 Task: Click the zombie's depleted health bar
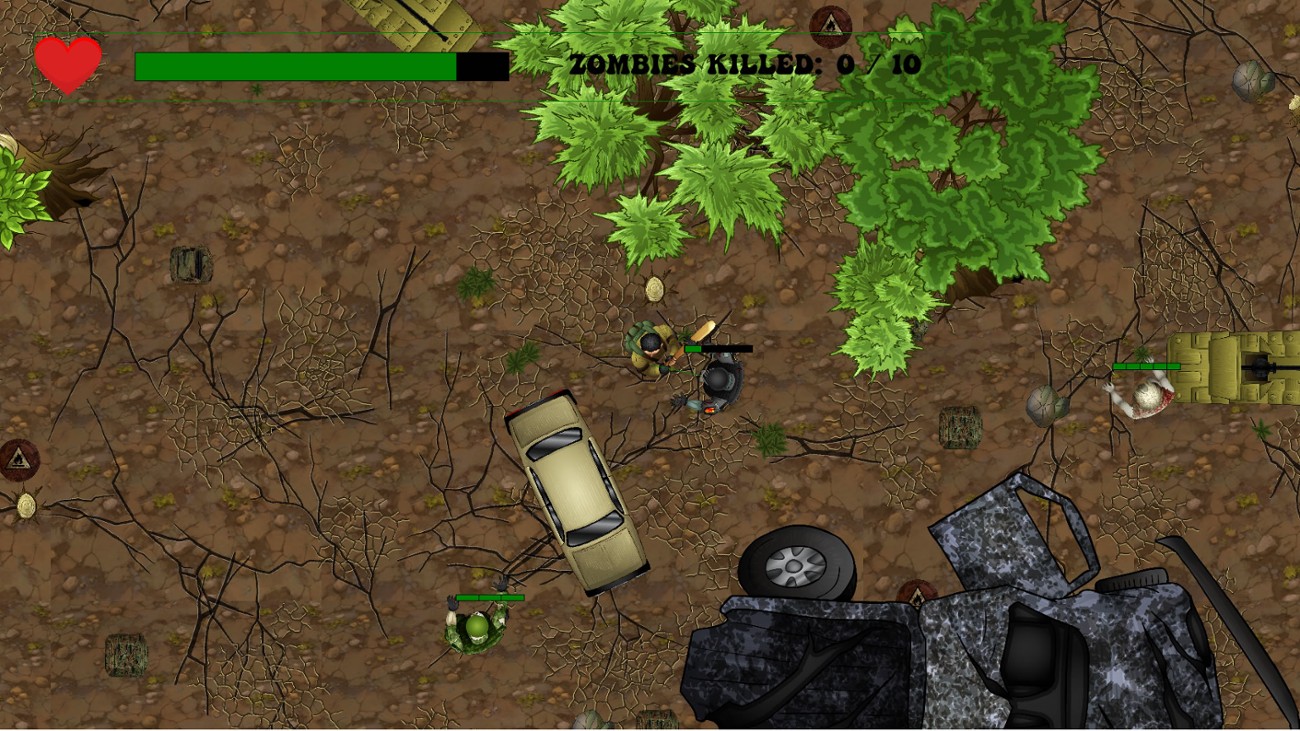pyautogui.click(x=725, y=347)
